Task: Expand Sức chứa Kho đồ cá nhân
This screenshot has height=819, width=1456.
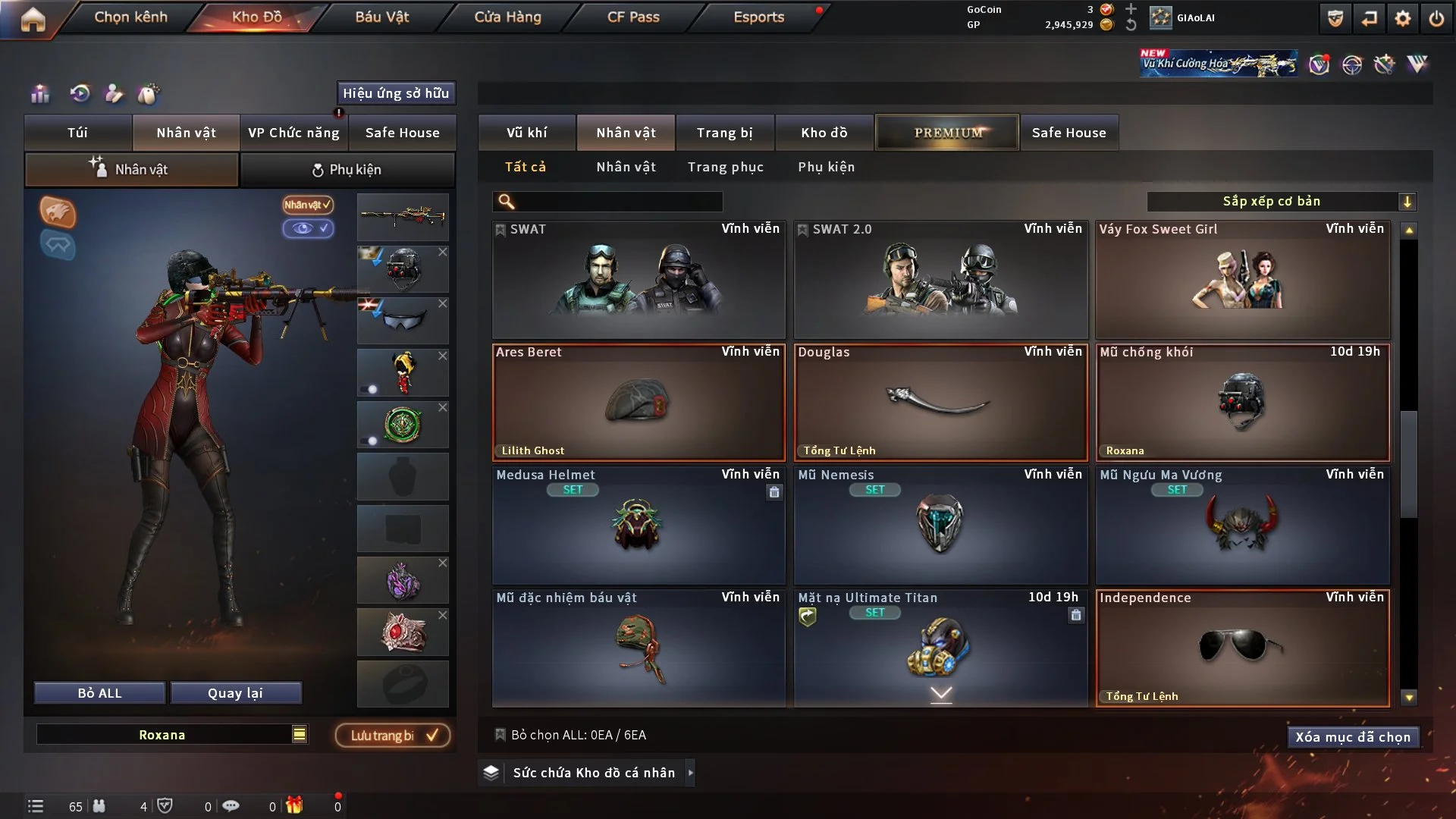Action: coord(593,773)
